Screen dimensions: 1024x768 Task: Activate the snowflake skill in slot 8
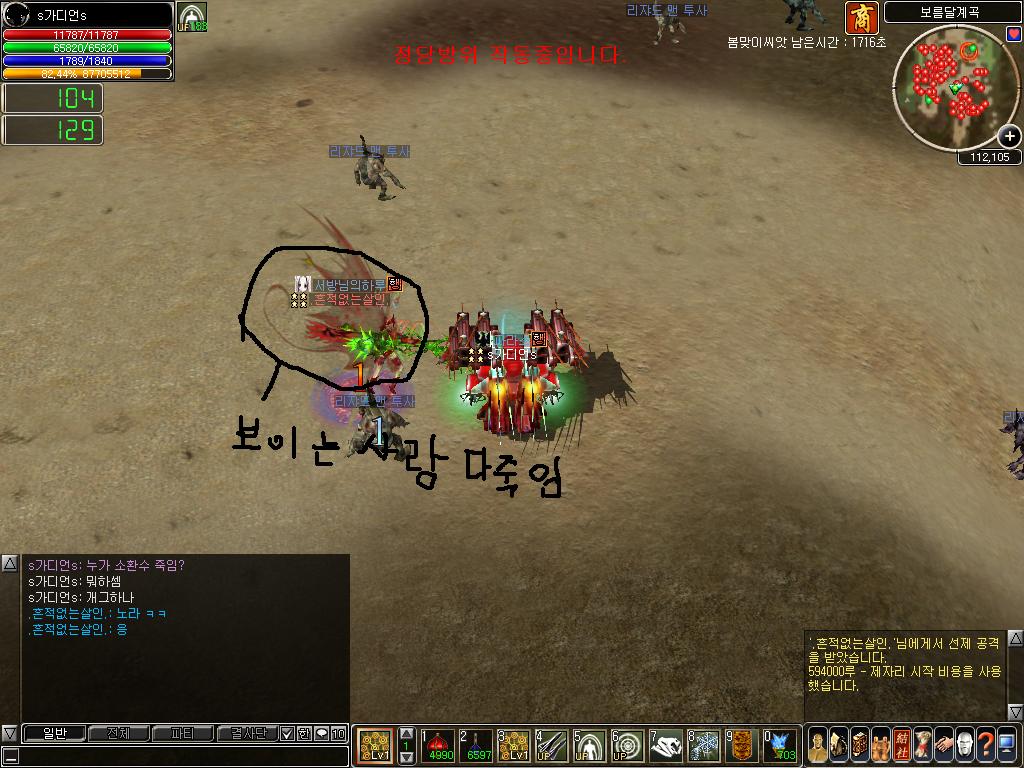pyautogui.click(x=704, y=745)
